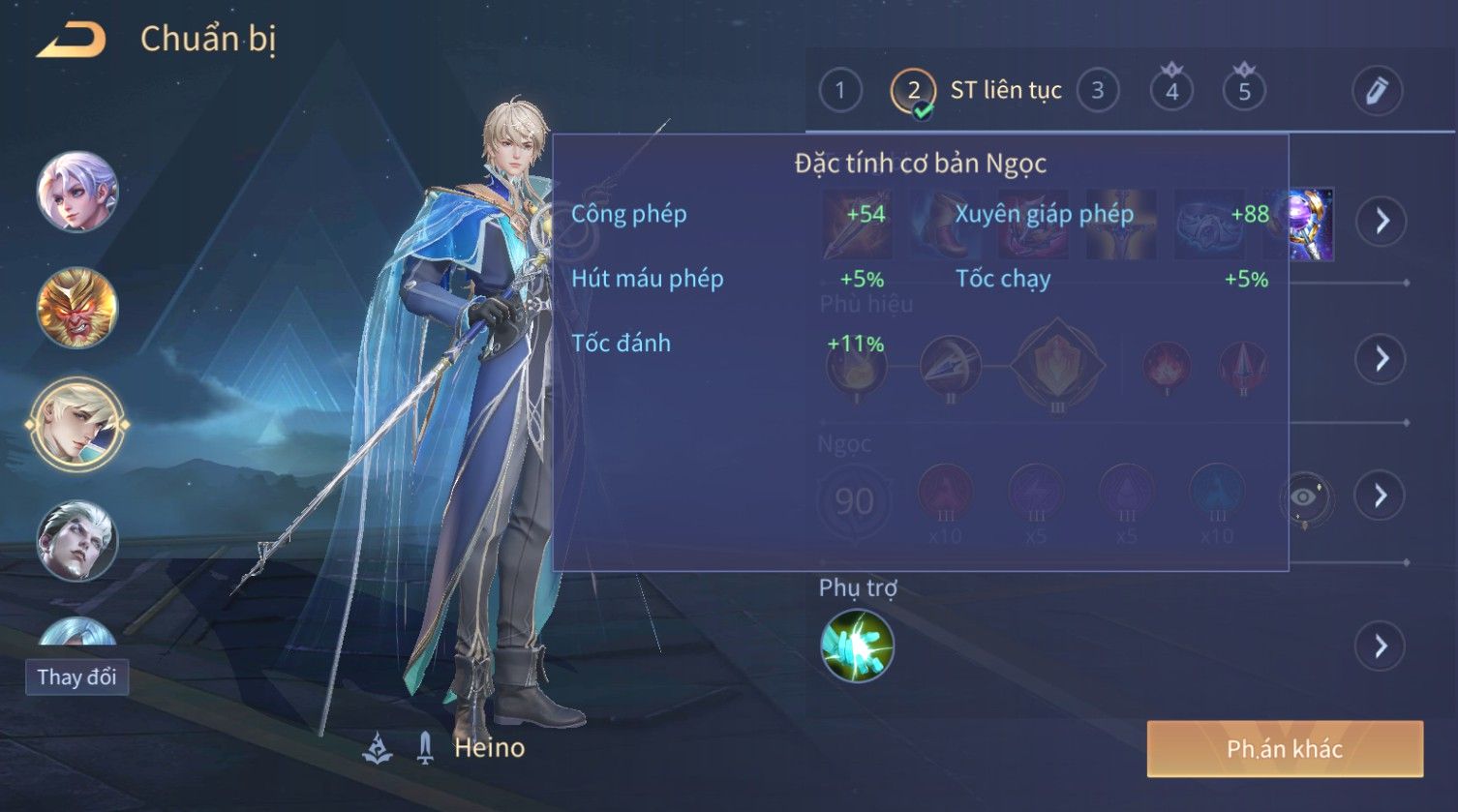Image resolution: width=1458 pixels, height=812 pixels.
Task: Toggle the Ngọc eye preview icon
Action: [1304, 497]
